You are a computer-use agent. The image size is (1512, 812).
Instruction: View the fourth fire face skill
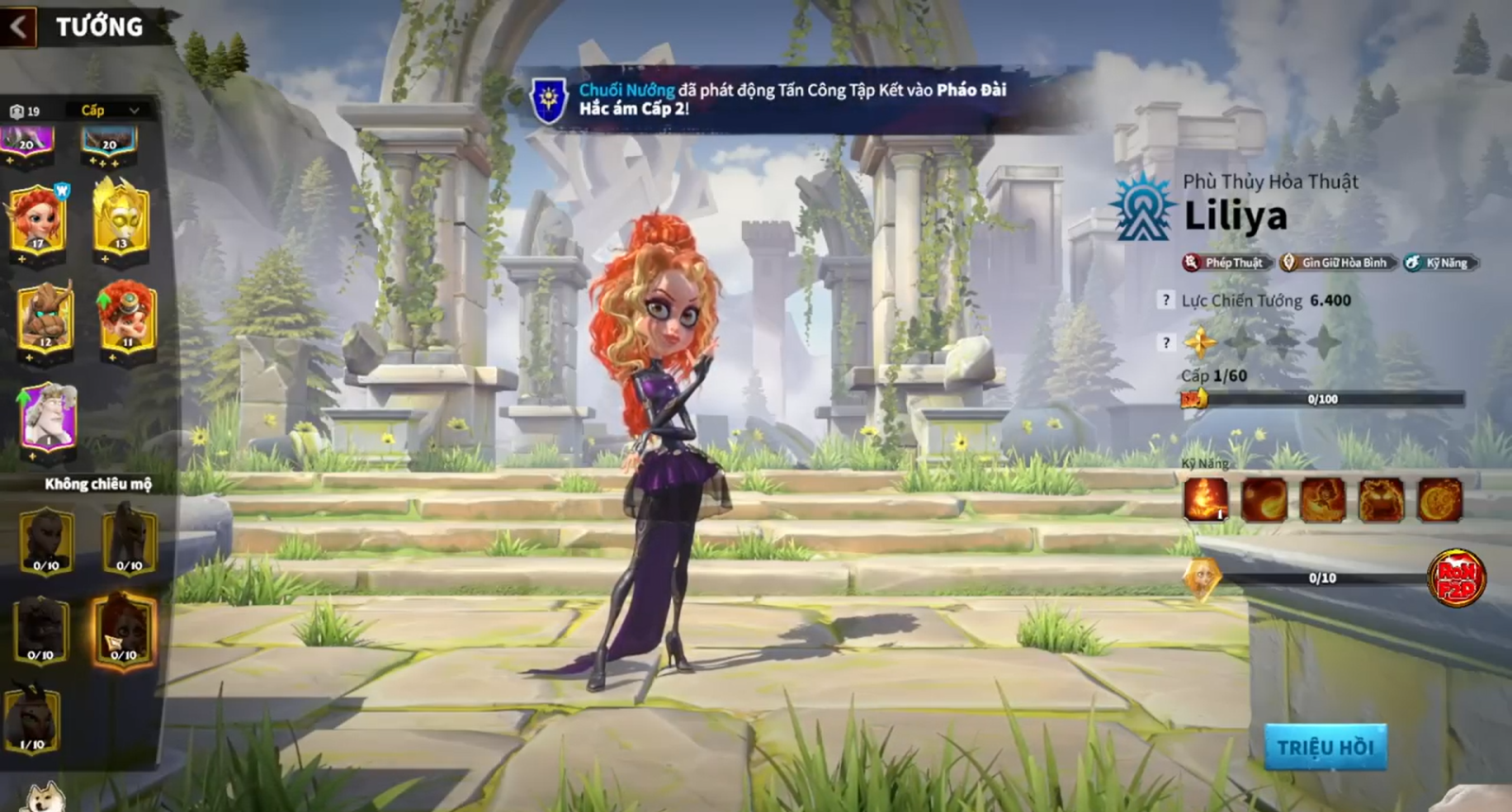point(1381,498)
